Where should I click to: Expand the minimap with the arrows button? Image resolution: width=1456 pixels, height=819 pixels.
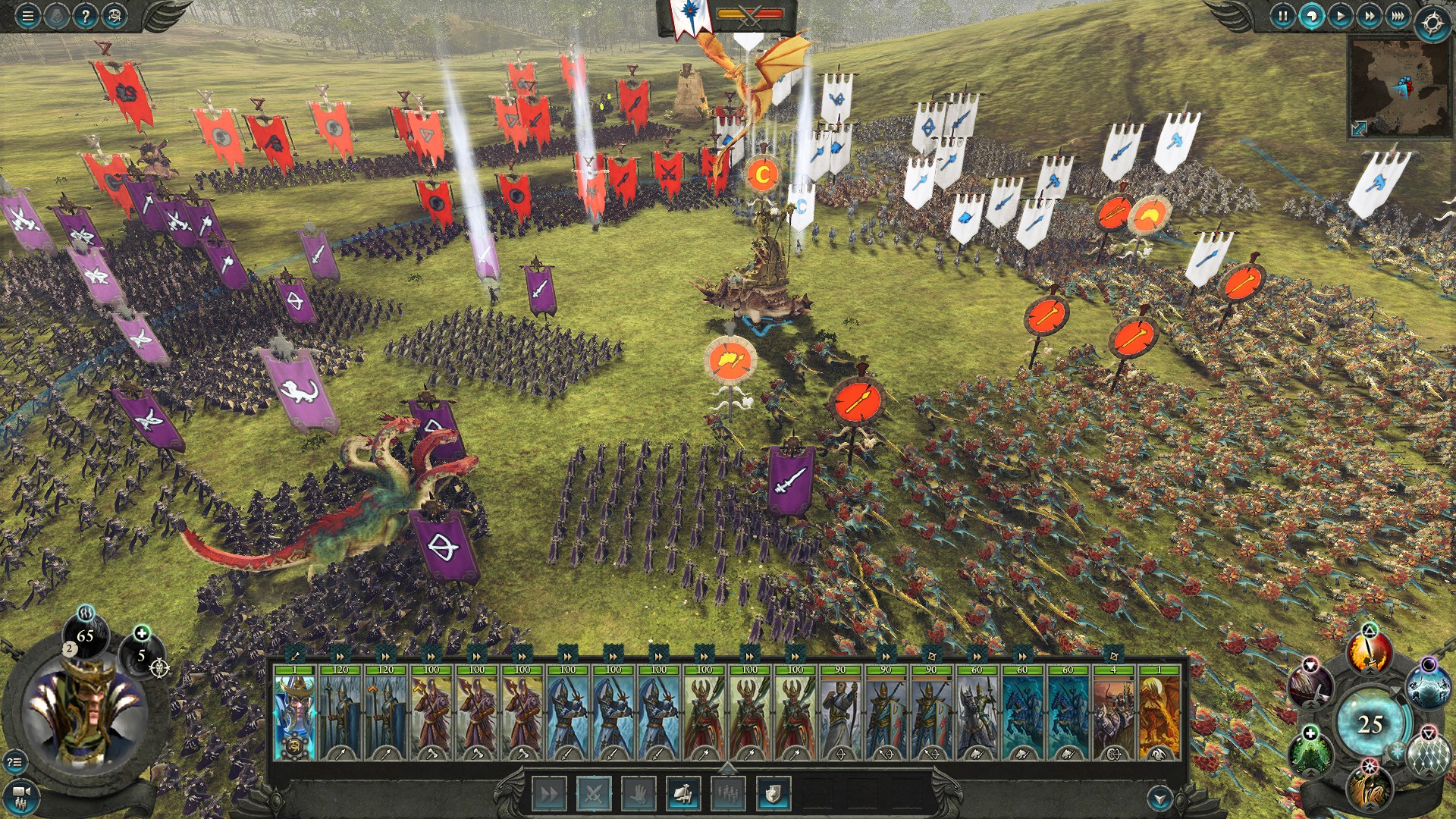[1359, 129]
